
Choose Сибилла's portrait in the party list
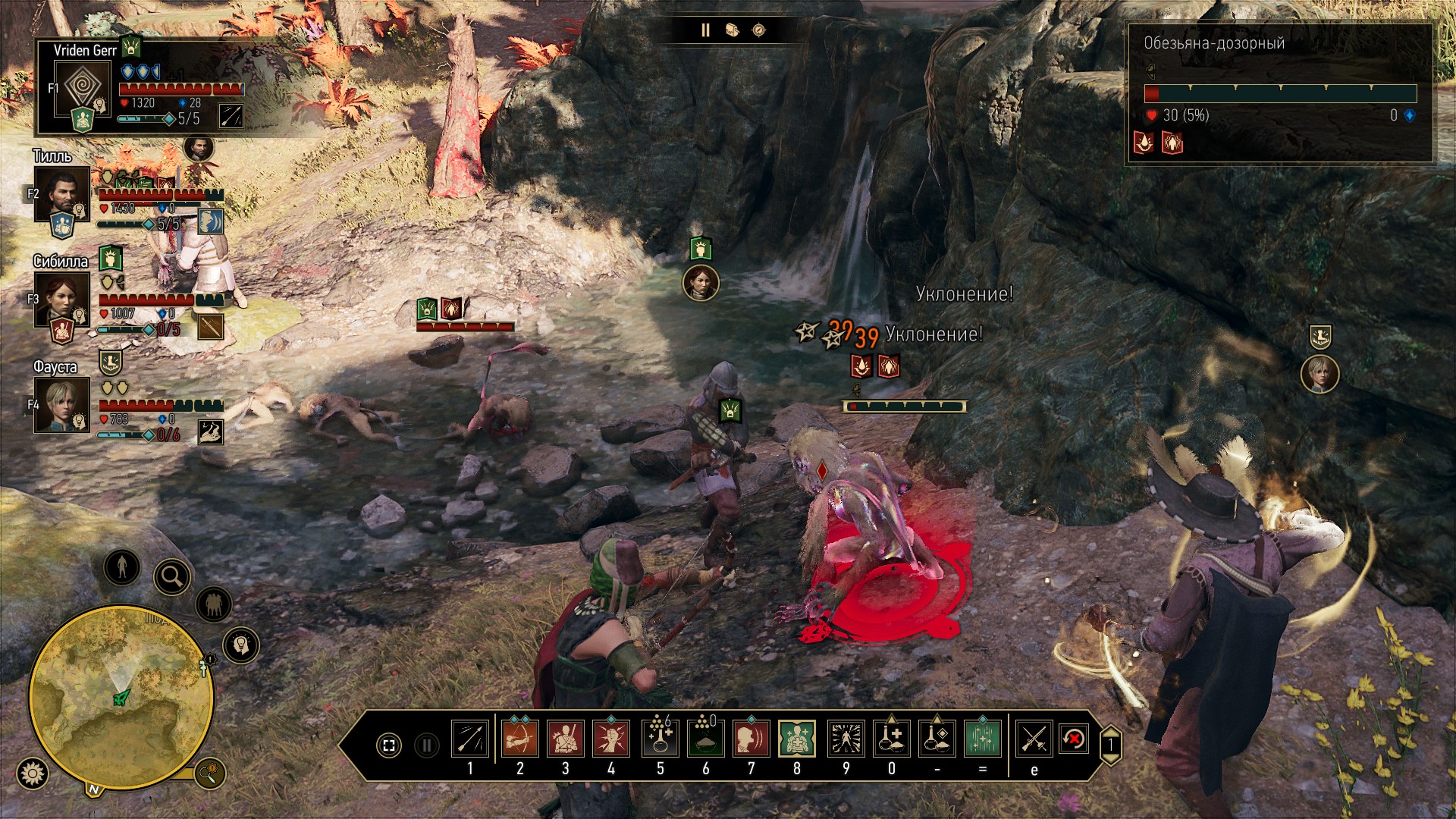pos(61,299)
